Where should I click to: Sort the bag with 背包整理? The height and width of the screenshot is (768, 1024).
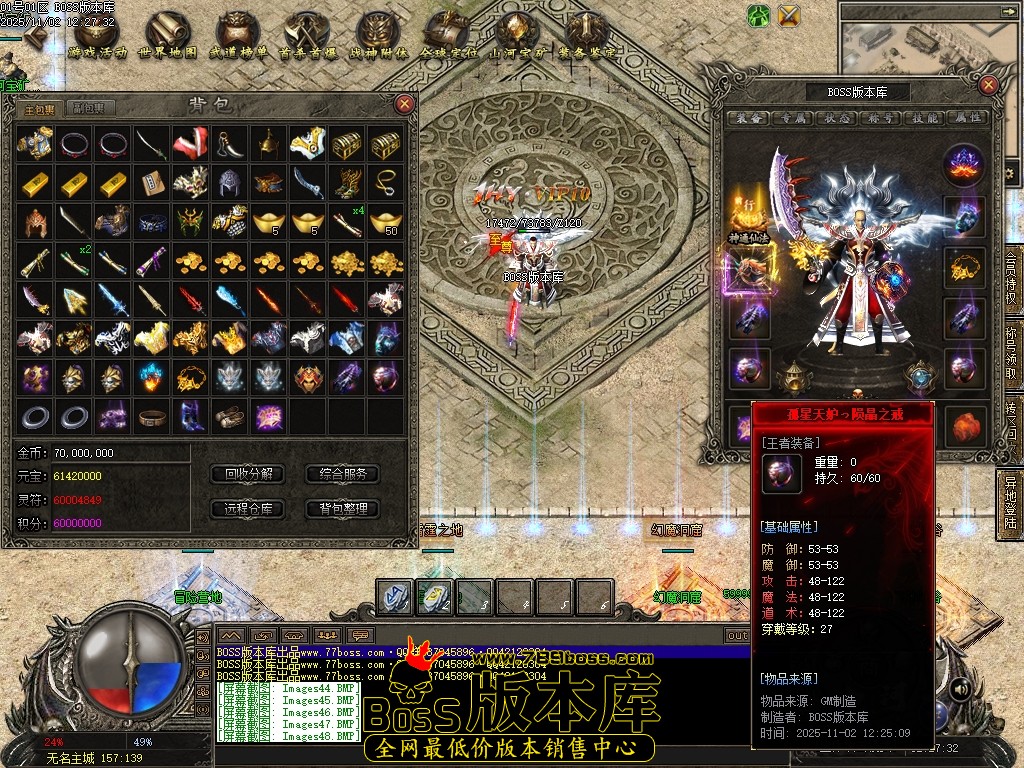point(342,508)
